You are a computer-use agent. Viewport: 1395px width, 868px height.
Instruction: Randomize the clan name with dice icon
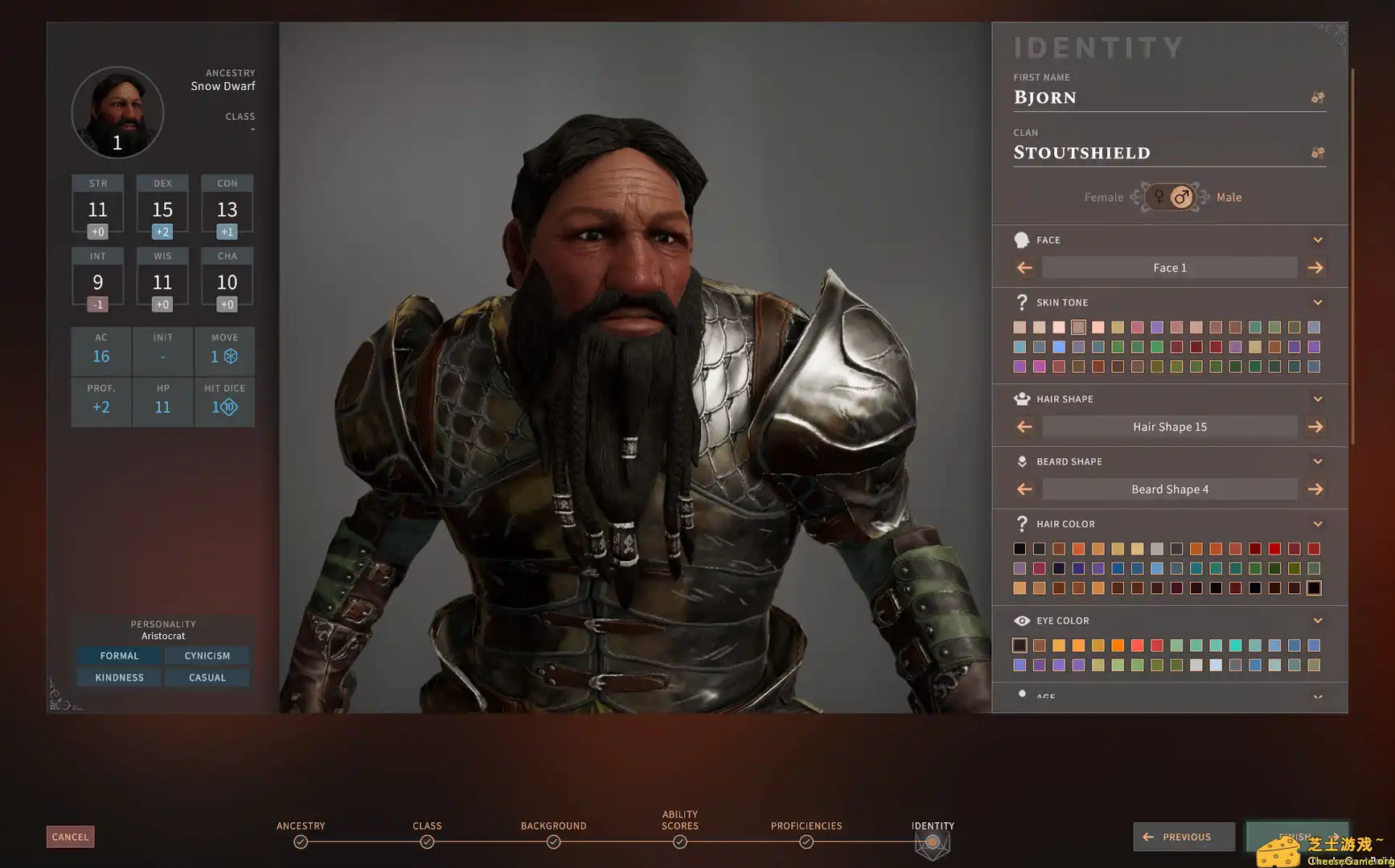(1317, 153)
